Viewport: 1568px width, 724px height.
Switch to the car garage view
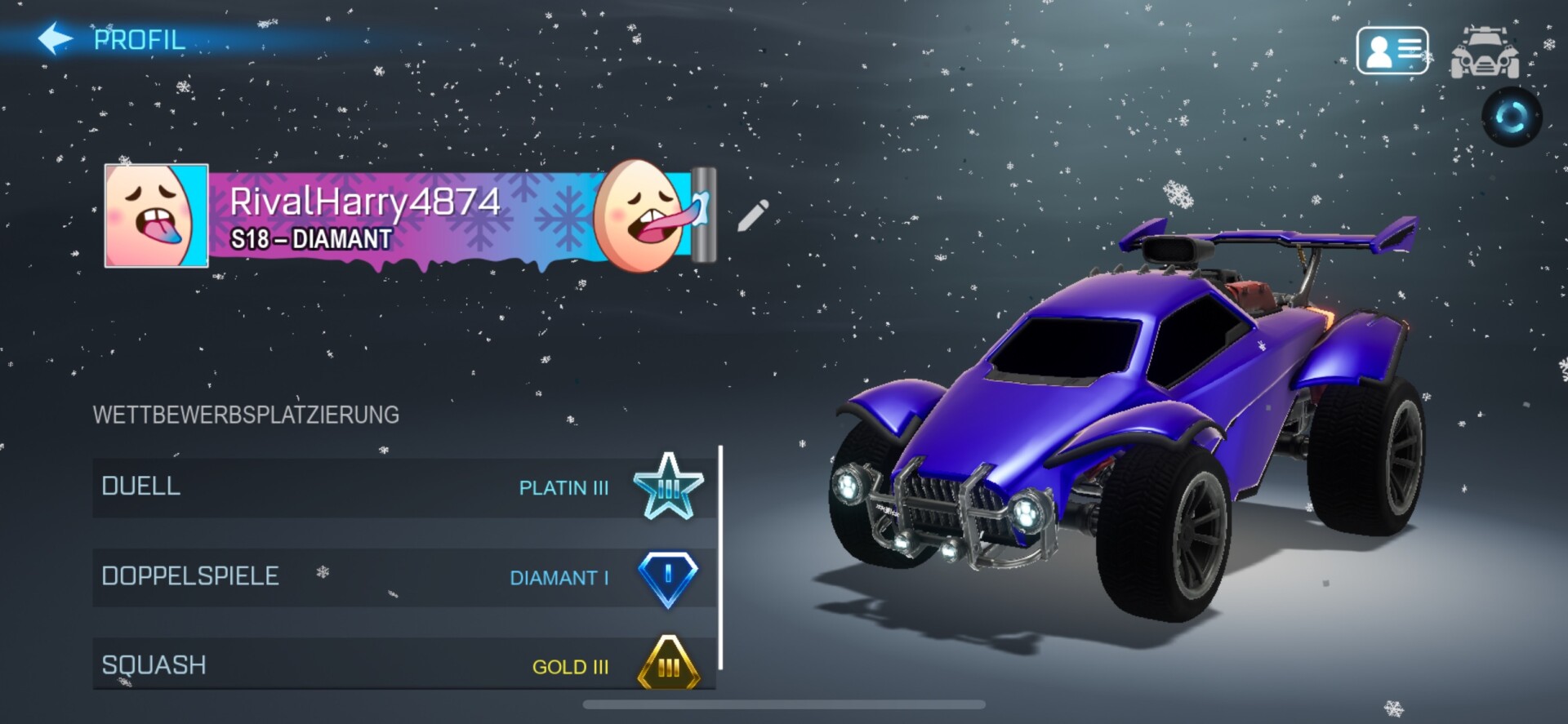point(1484,52)
